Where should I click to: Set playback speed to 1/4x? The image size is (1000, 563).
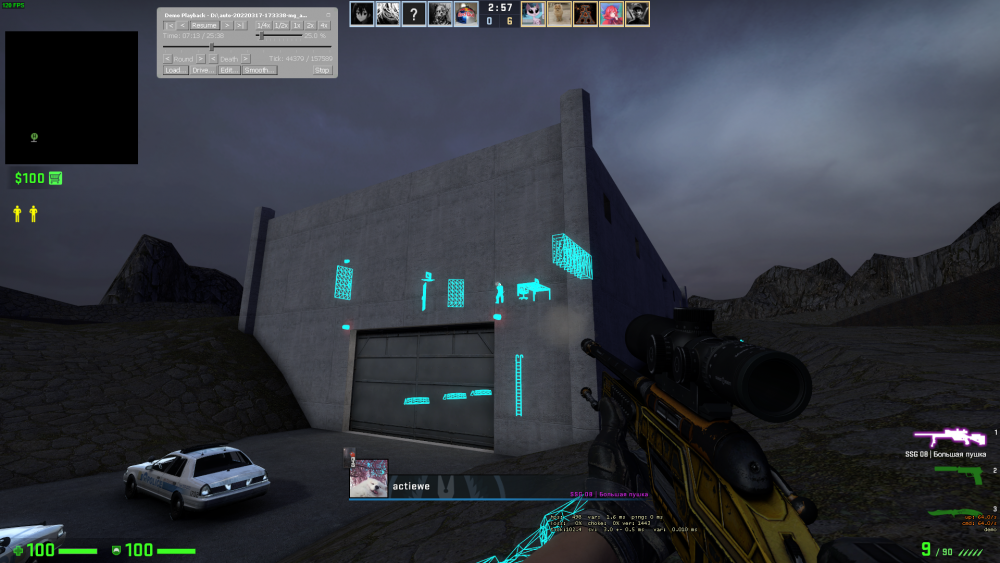tap(263, 25)
